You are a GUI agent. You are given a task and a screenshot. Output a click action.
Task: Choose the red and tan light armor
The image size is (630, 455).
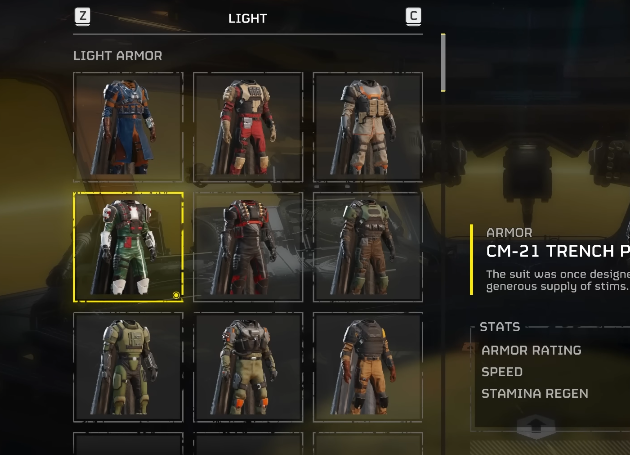(x=248, y=127)
